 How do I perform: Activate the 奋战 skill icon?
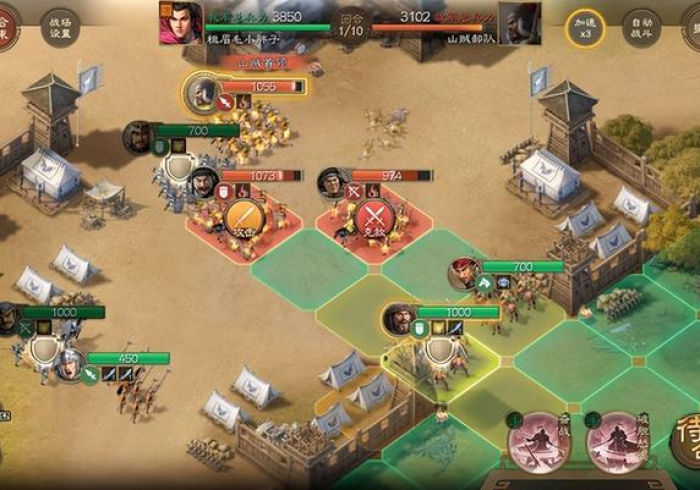[x=539, y=441]
